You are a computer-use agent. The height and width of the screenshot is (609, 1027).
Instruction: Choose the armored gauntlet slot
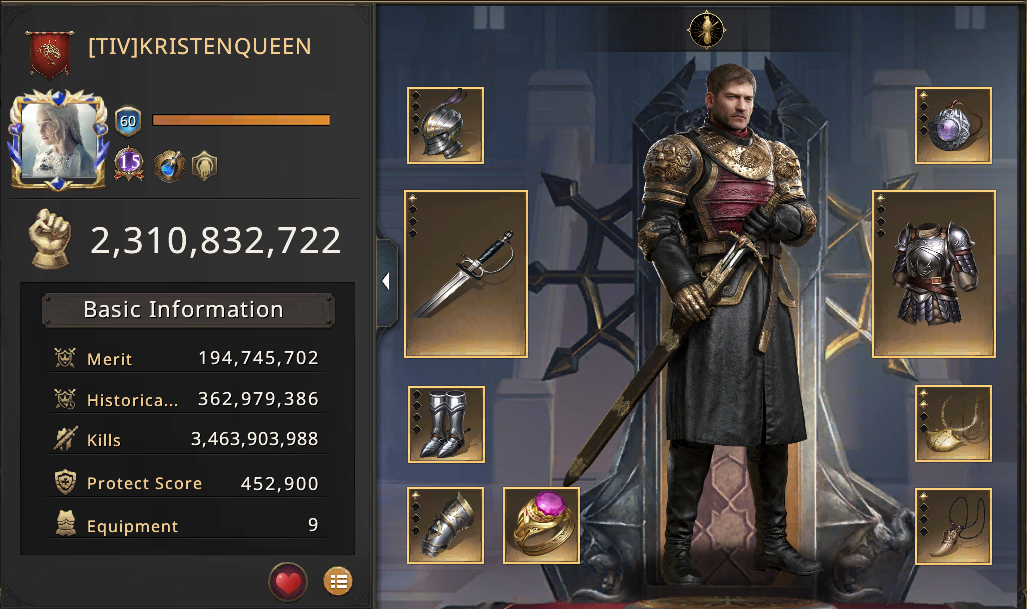click(446, 525)
